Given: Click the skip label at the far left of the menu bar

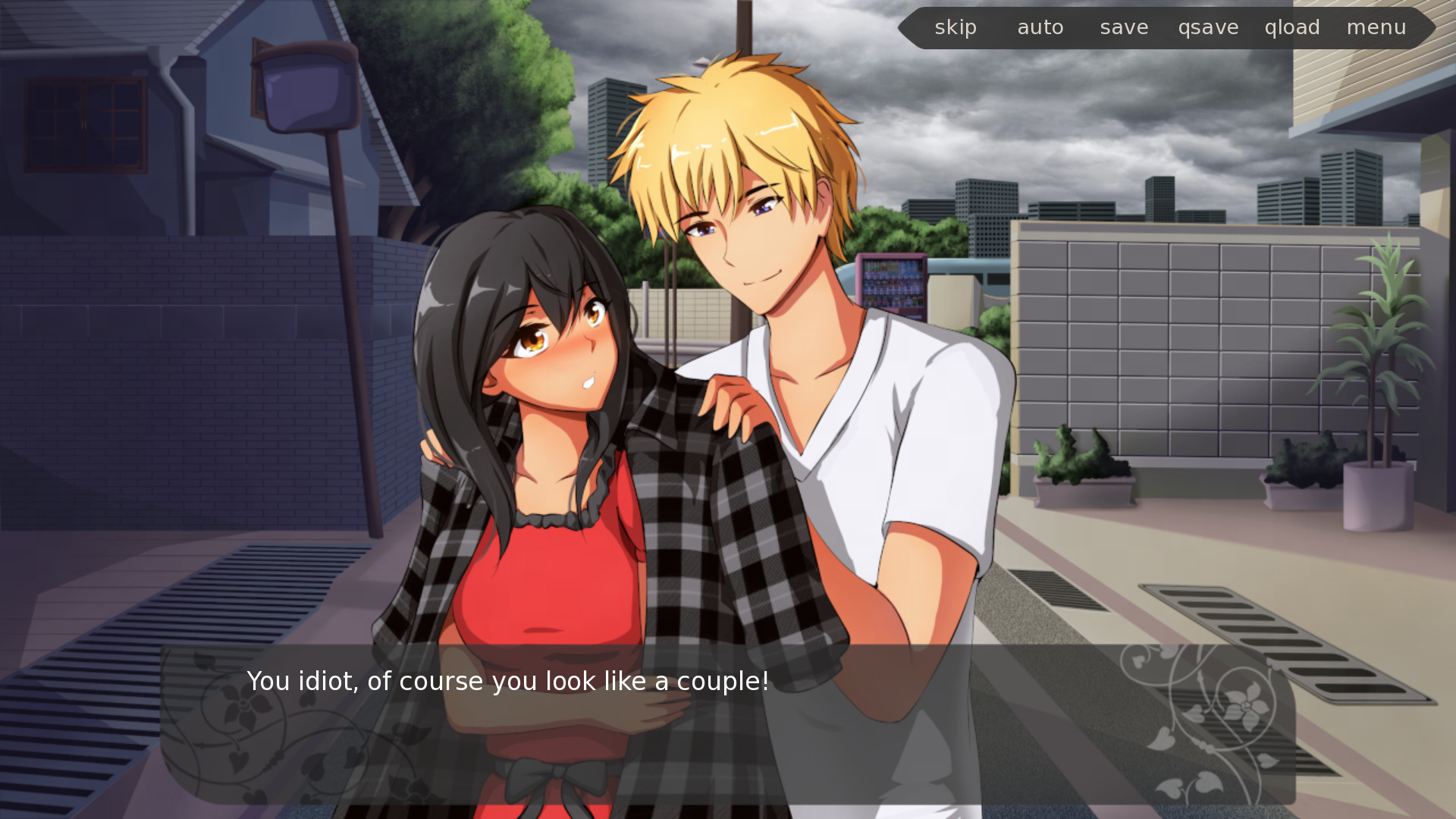Looking at the screenshot, I should [955, 27].
